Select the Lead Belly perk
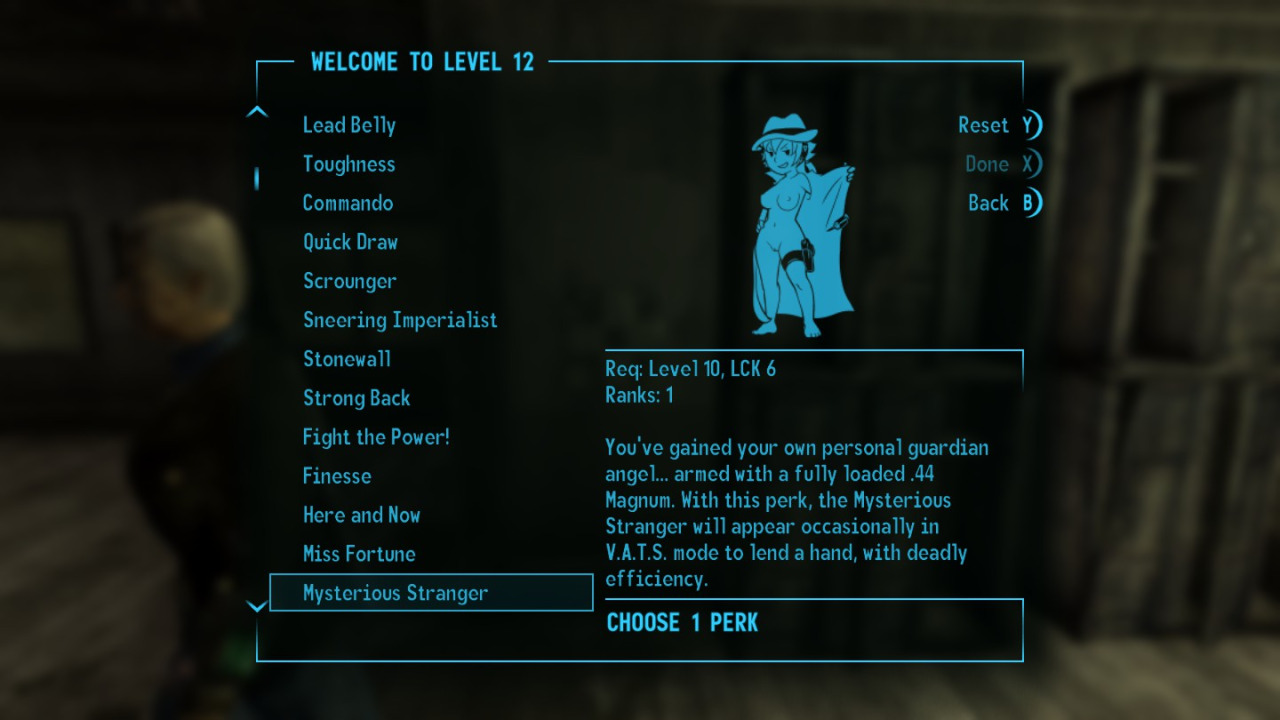Screen dimensions: 1280x720 [349, 125]
